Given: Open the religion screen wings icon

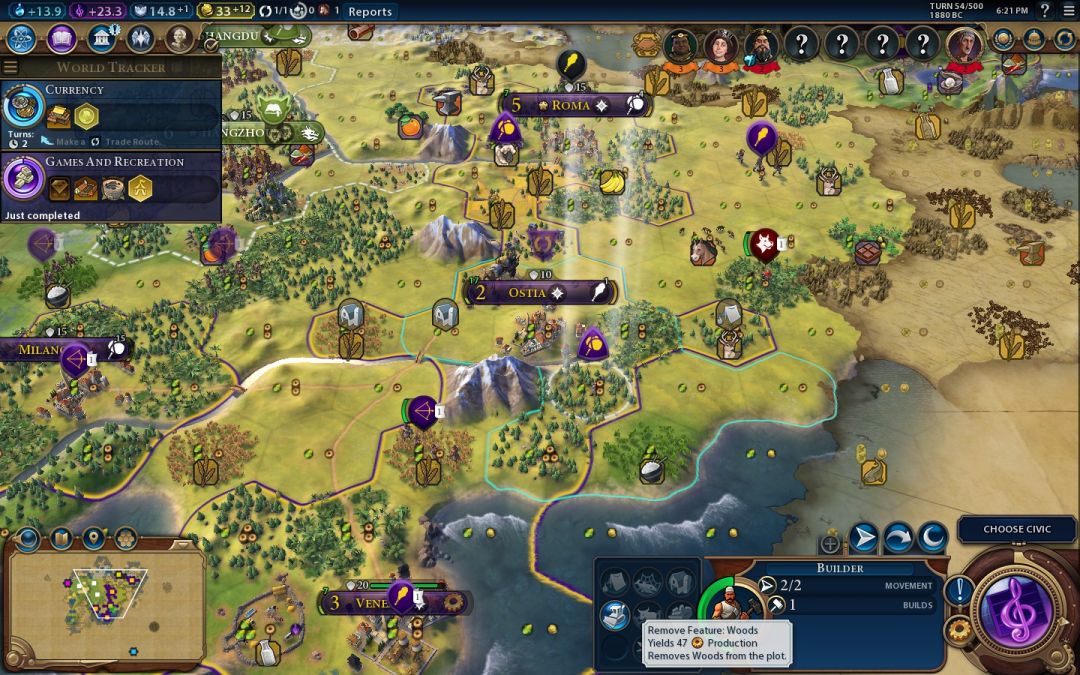Looking at the screenshot, I should 140,39.
